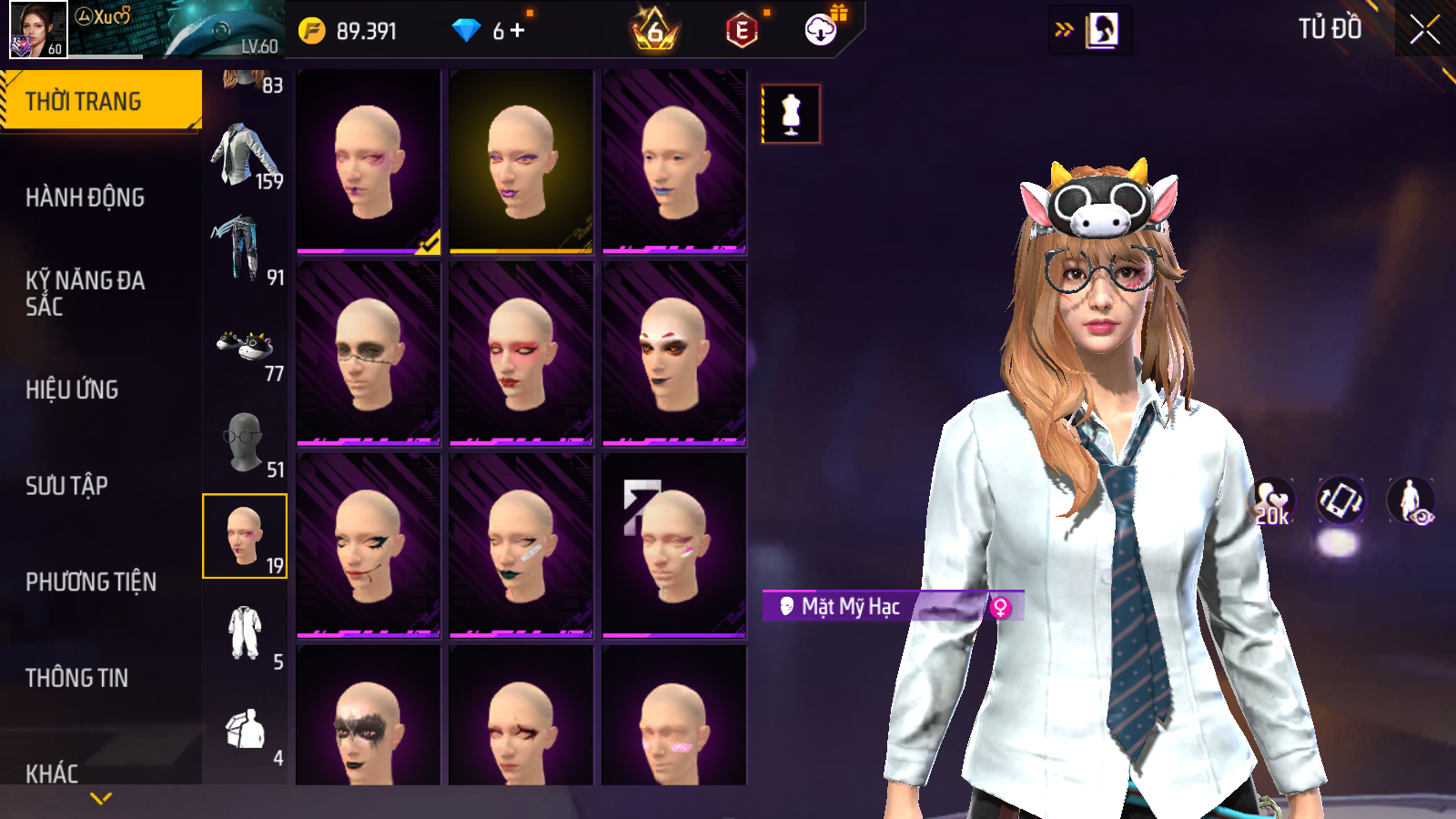Choose the pants category with 91 items
The image size is (1456, 819).
pos(244,251)
